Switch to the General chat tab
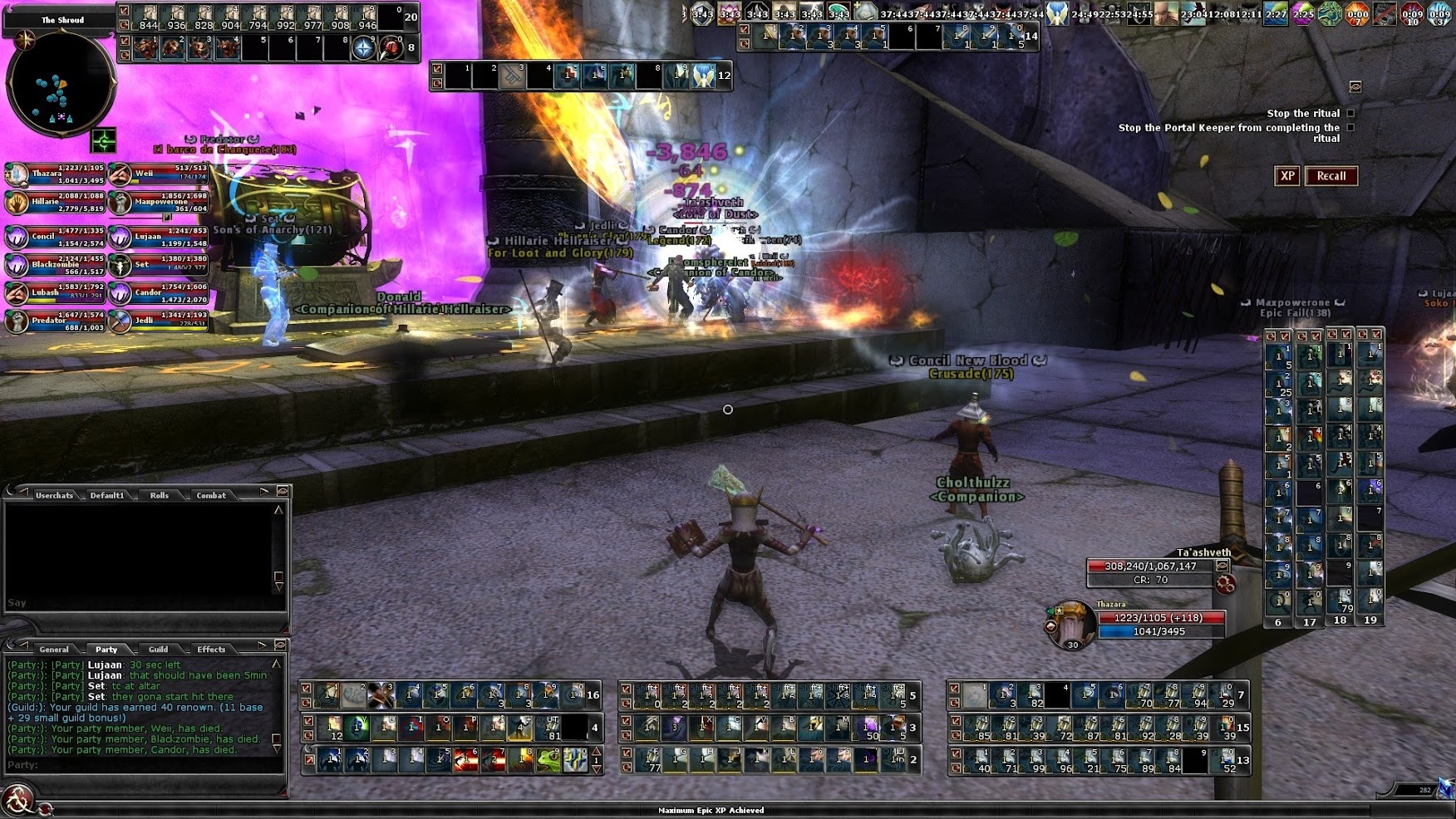 click(x=54, y=650)
